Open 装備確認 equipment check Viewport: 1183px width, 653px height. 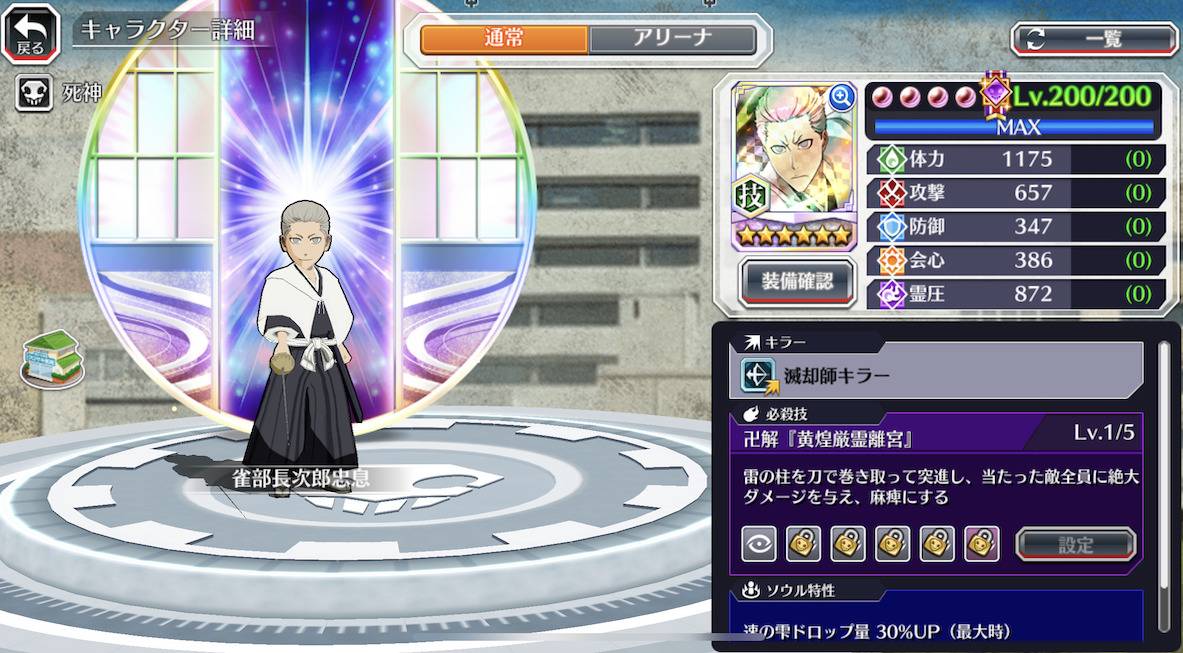coord(797,282)
